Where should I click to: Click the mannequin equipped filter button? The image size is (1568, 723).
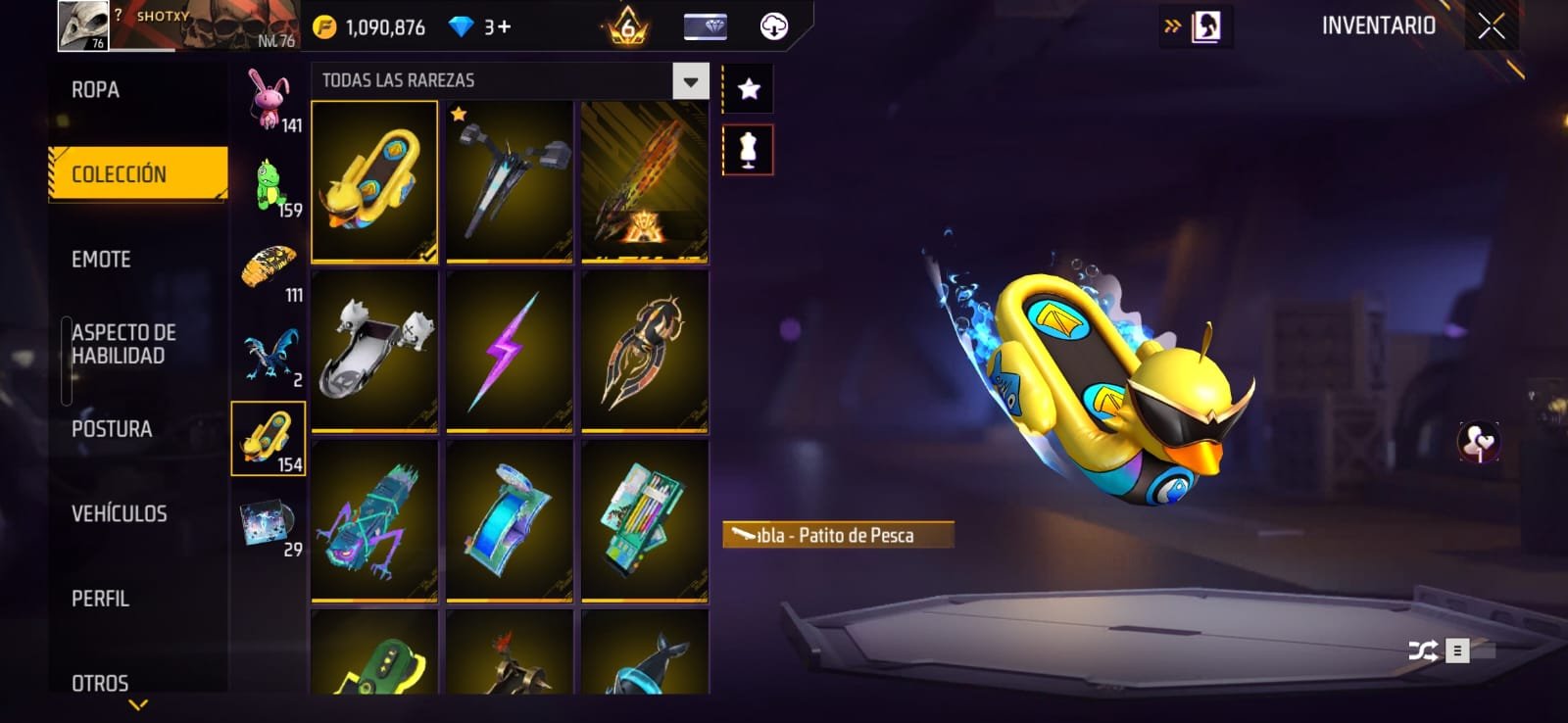(x=749, y=150)
